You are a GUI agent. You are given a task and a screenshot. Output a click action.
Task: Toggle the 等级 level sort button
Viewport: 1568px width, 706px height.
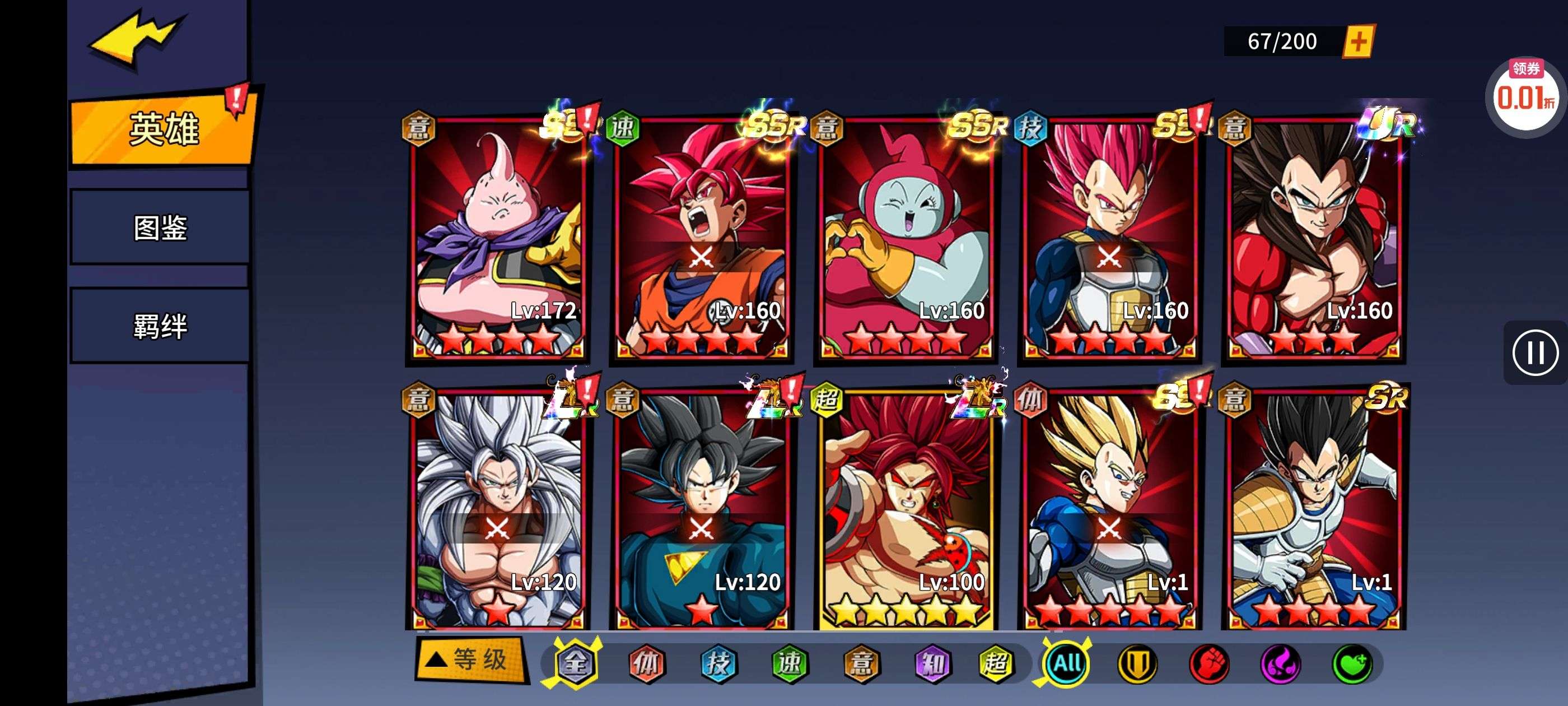470,659
